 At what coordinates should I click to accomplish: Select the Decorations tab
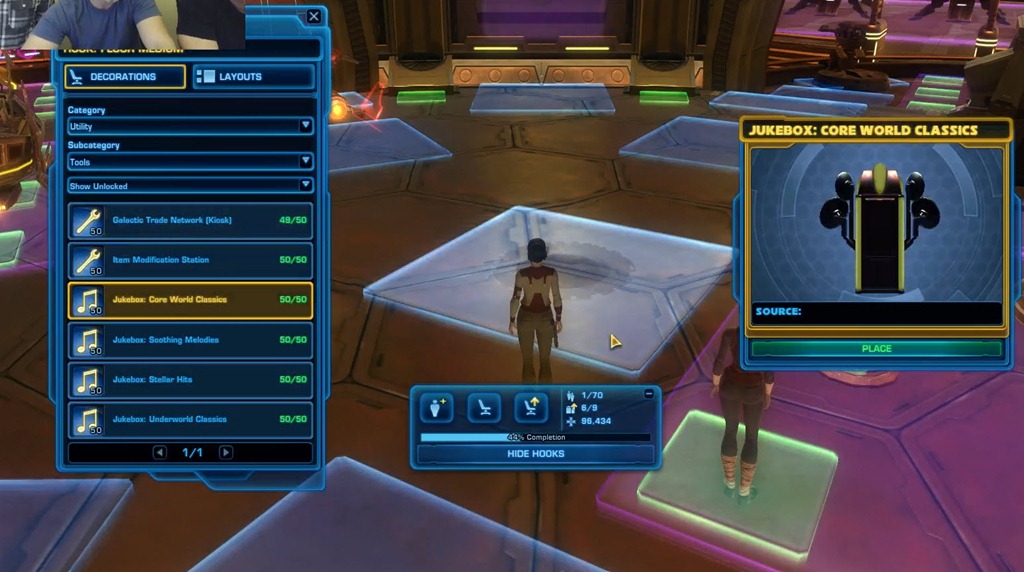[x=125, y=77]
